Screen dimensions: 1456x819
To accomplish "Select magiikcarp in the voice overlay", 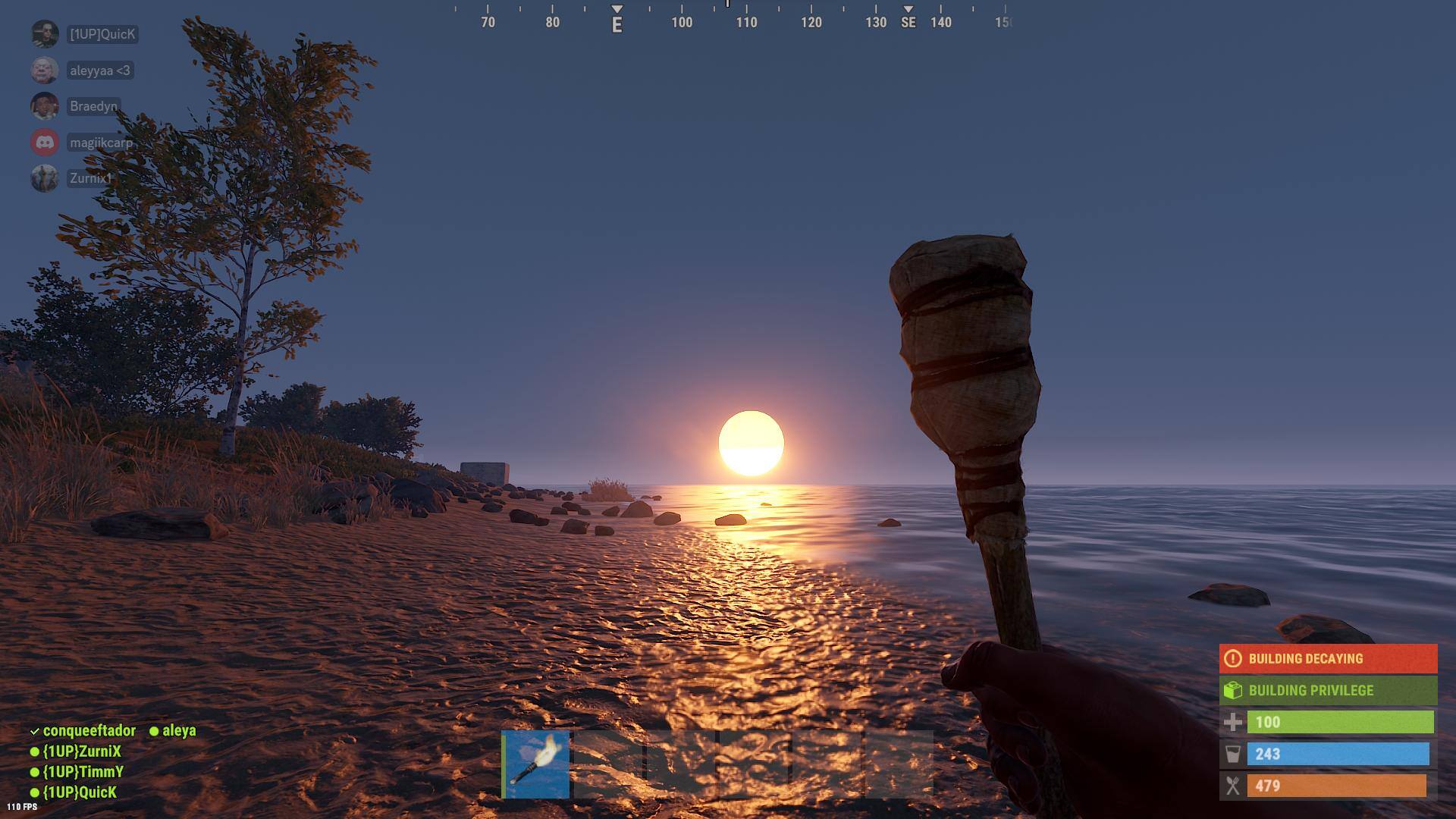I will click(x=100, y=143).
